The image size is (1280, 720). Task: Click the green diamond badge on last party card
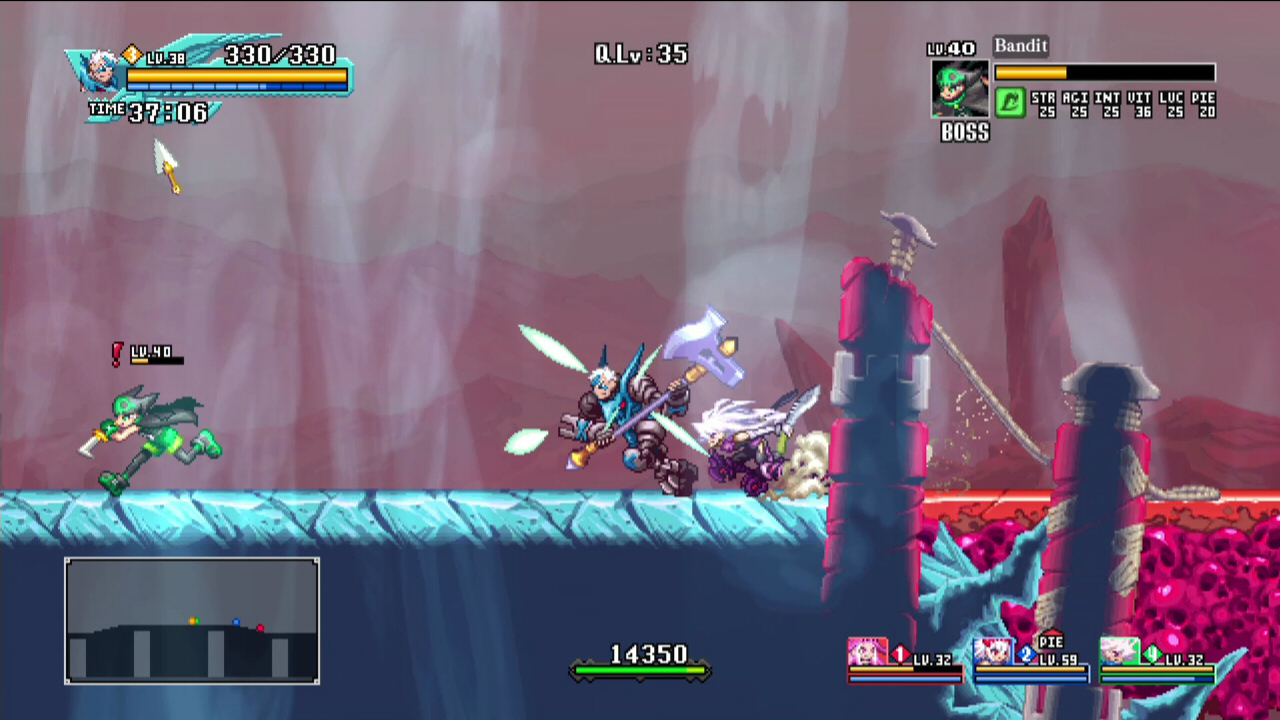point(1151,653)
